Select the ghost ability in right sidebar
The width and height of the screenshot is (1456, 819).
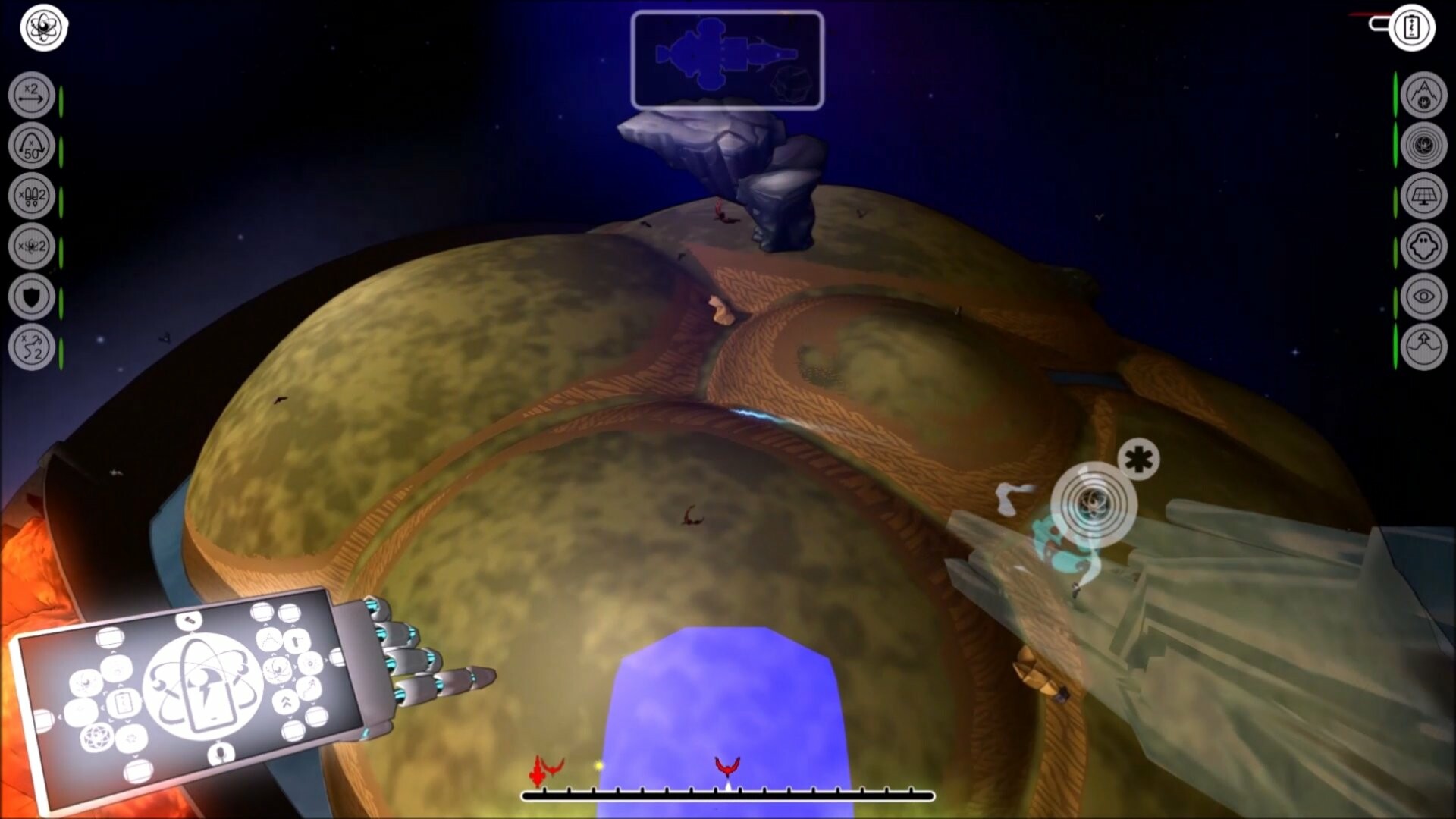pos(1424,244)
